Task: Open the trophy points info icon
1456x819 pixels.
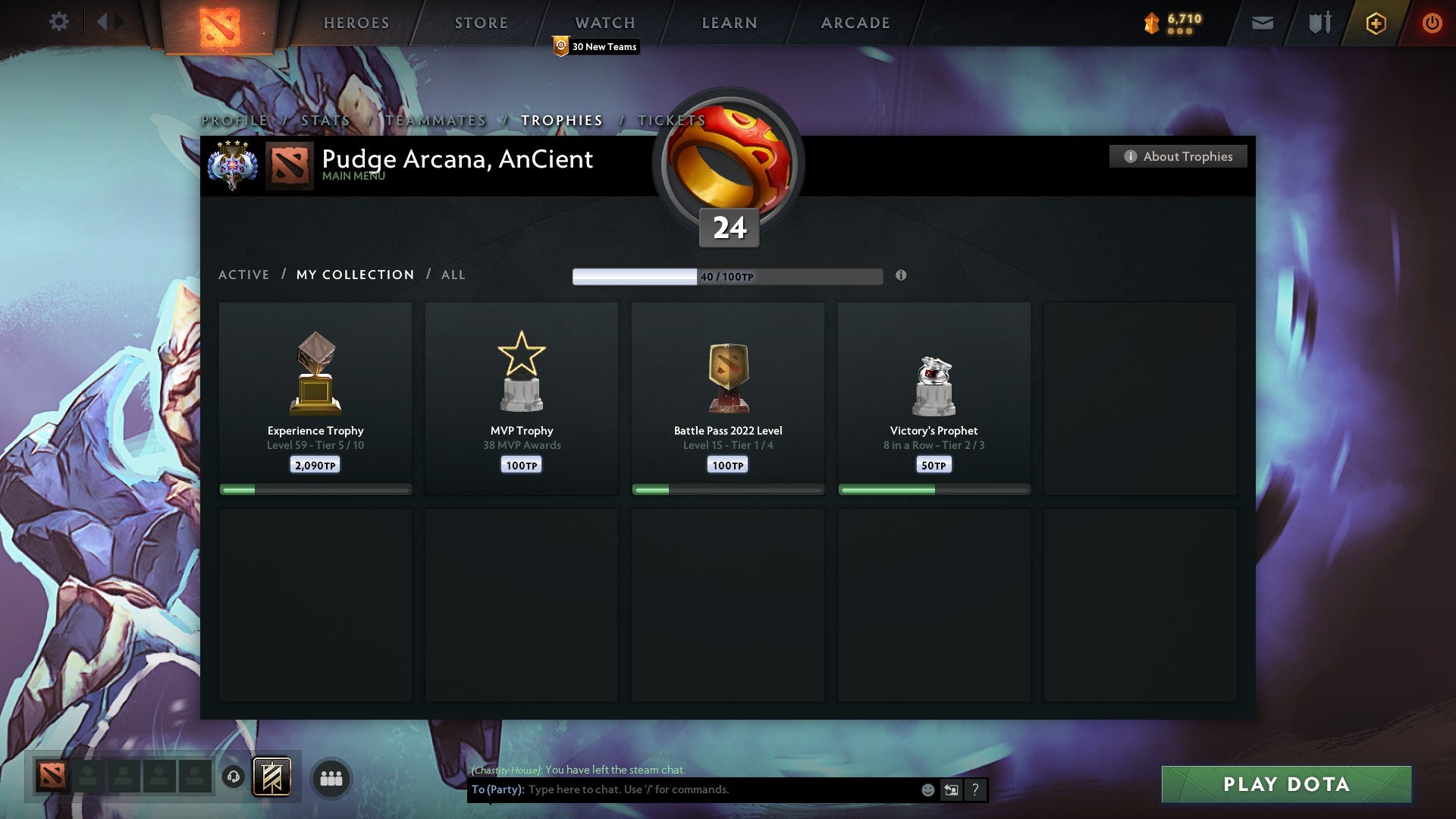Action: (901, 277)
